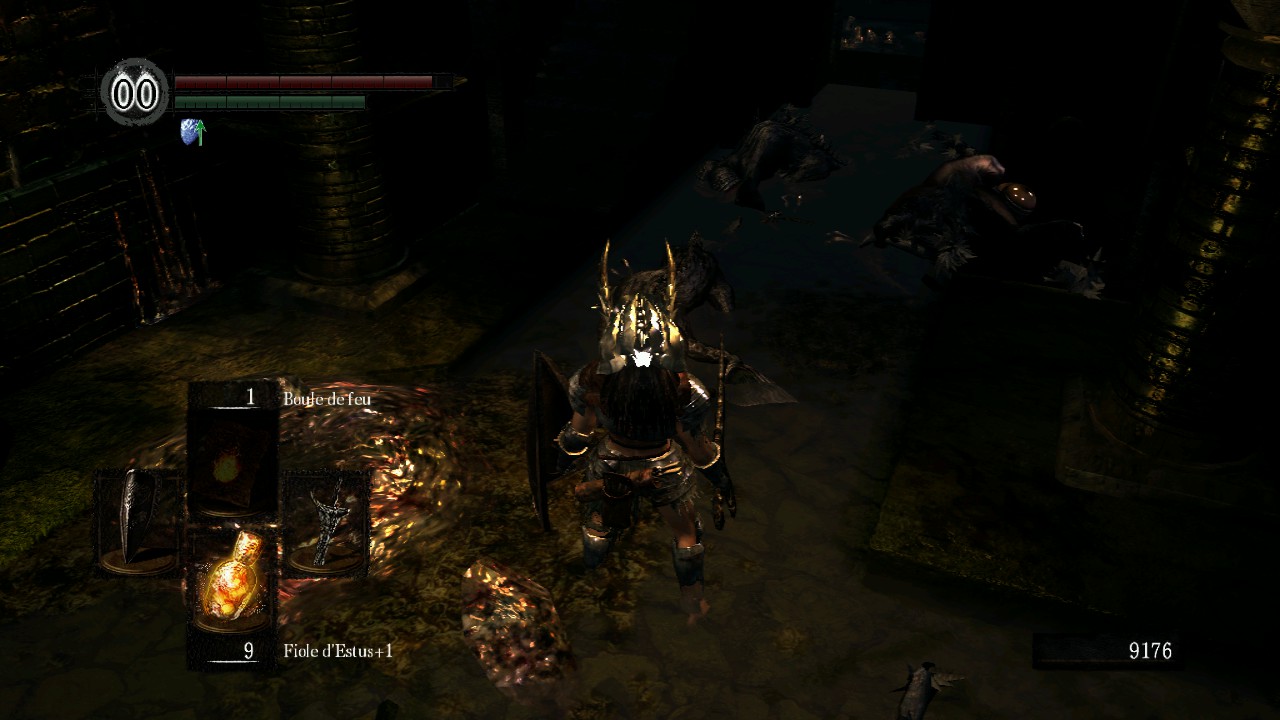Click the humanity counter circle

pyautogui.click(x=135, y=93)
